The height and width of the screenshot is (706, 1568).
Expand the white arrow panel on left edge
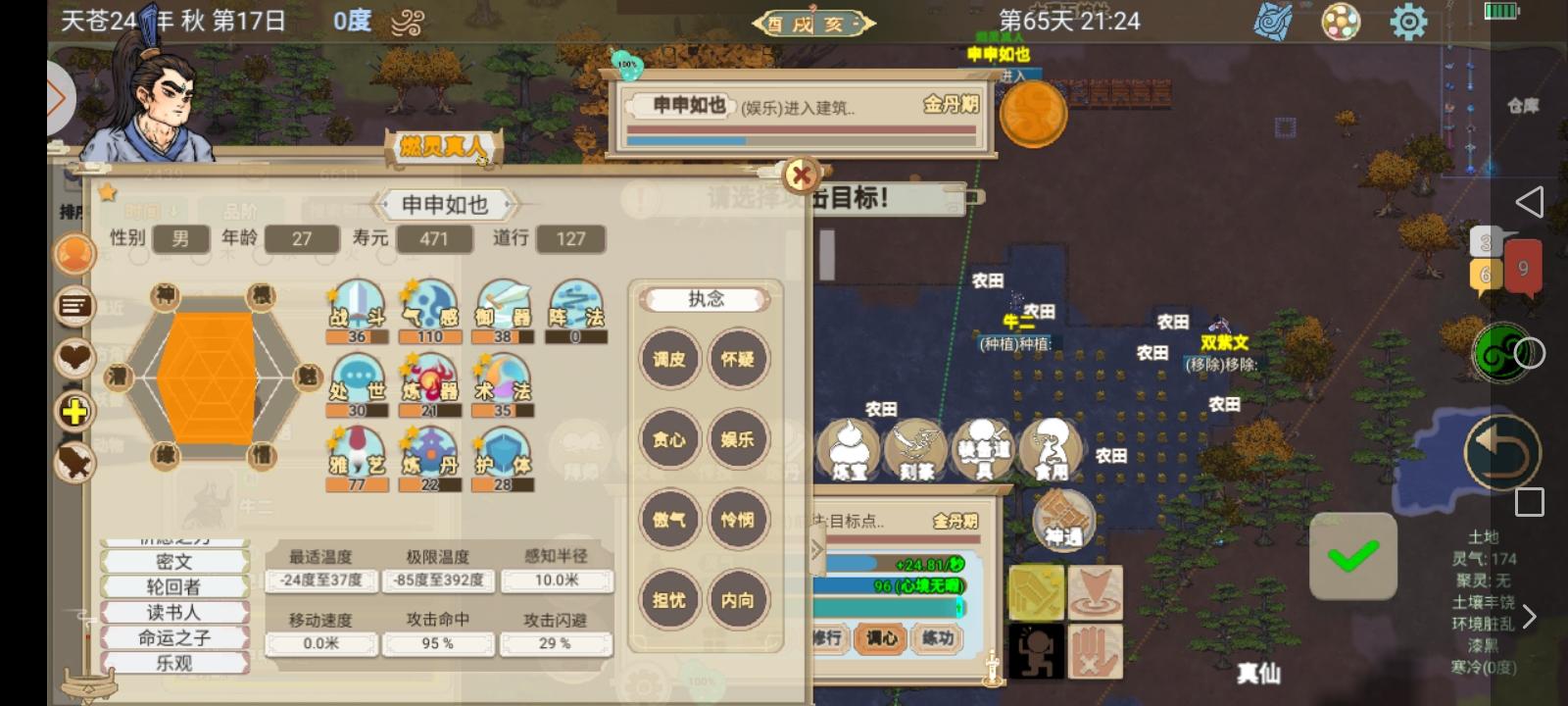click(x=62, y=98)
